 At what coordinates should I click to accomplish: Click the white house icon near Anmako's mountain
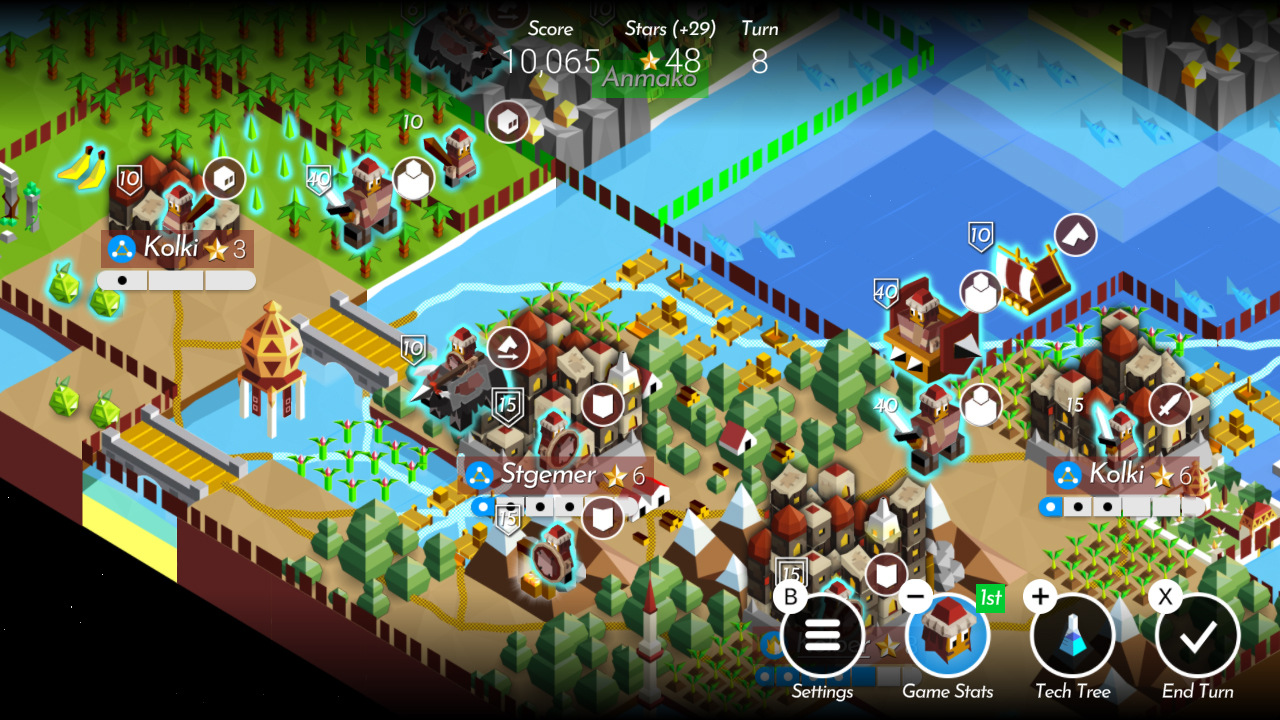pos(508,120)
